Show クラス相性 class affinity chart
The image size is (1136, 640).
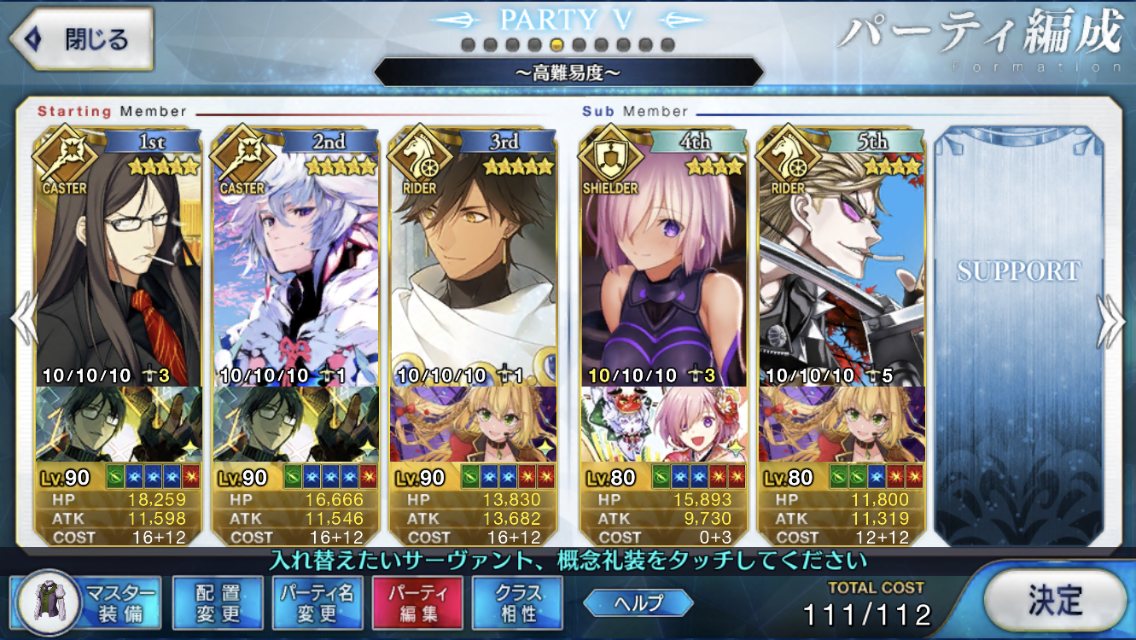pyautogui.click(x=518, y=603)
